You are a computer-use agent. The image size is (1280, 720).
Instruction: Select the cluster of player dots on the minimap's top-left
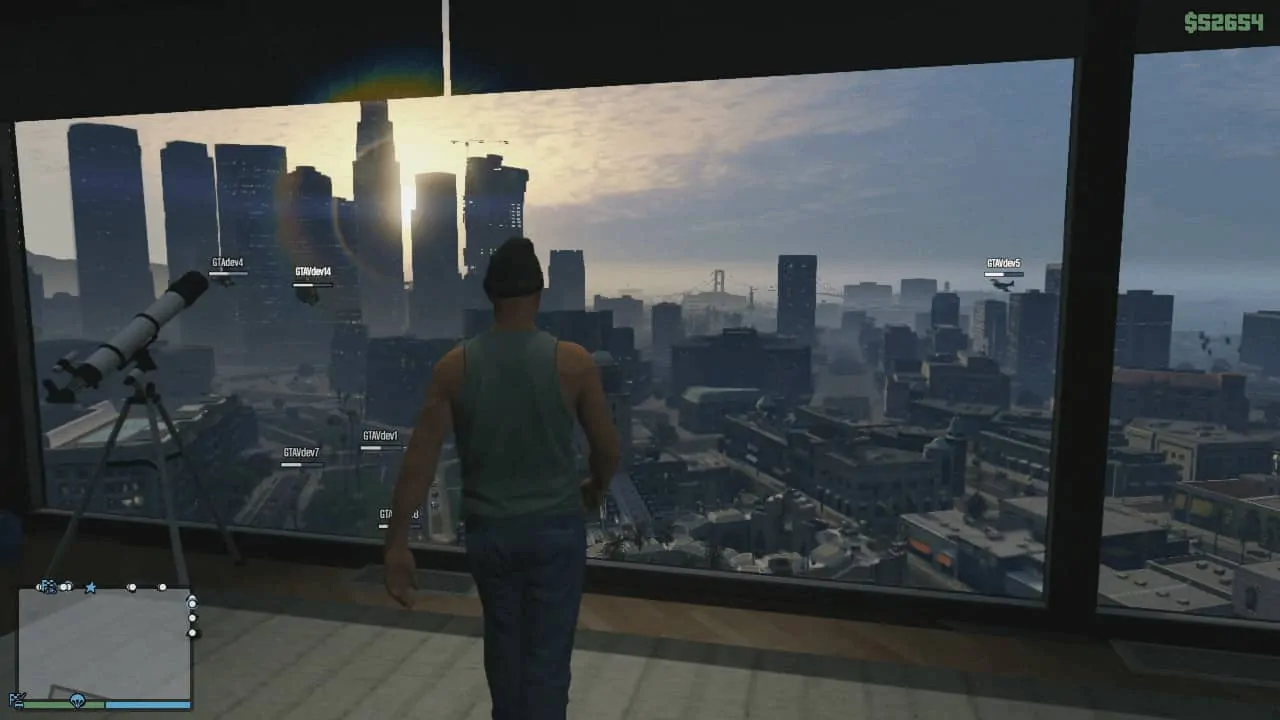[x=47, y=586]
